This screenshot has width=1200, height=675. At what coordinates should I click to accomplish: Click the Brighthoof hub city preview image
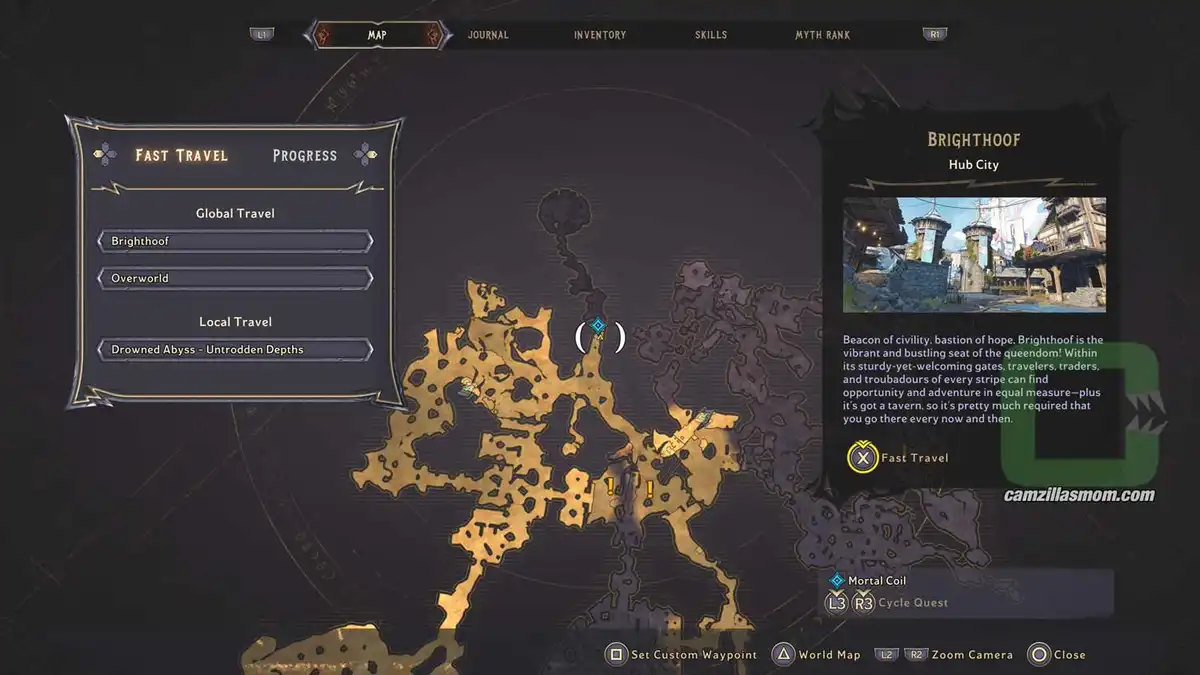(x=974, y=254)
